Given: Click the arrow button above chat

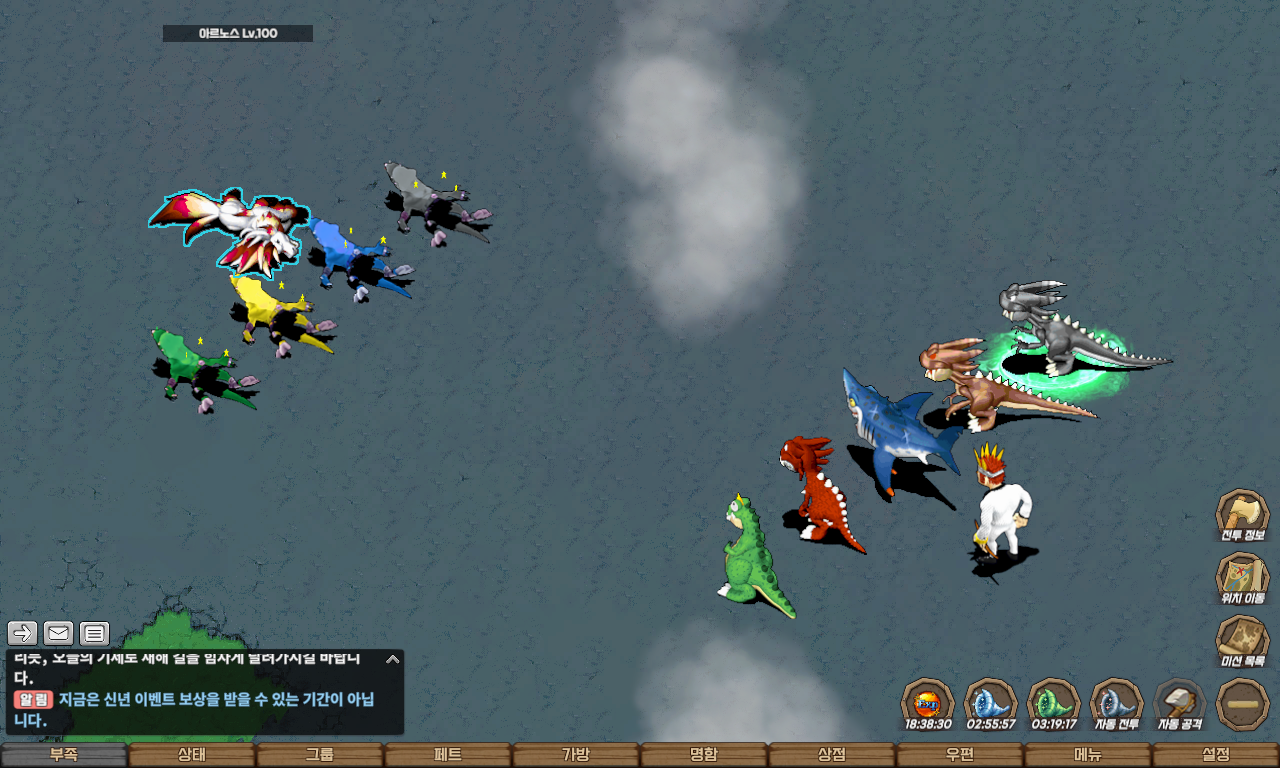Looking at the screenshot, I should pos(23,633).
